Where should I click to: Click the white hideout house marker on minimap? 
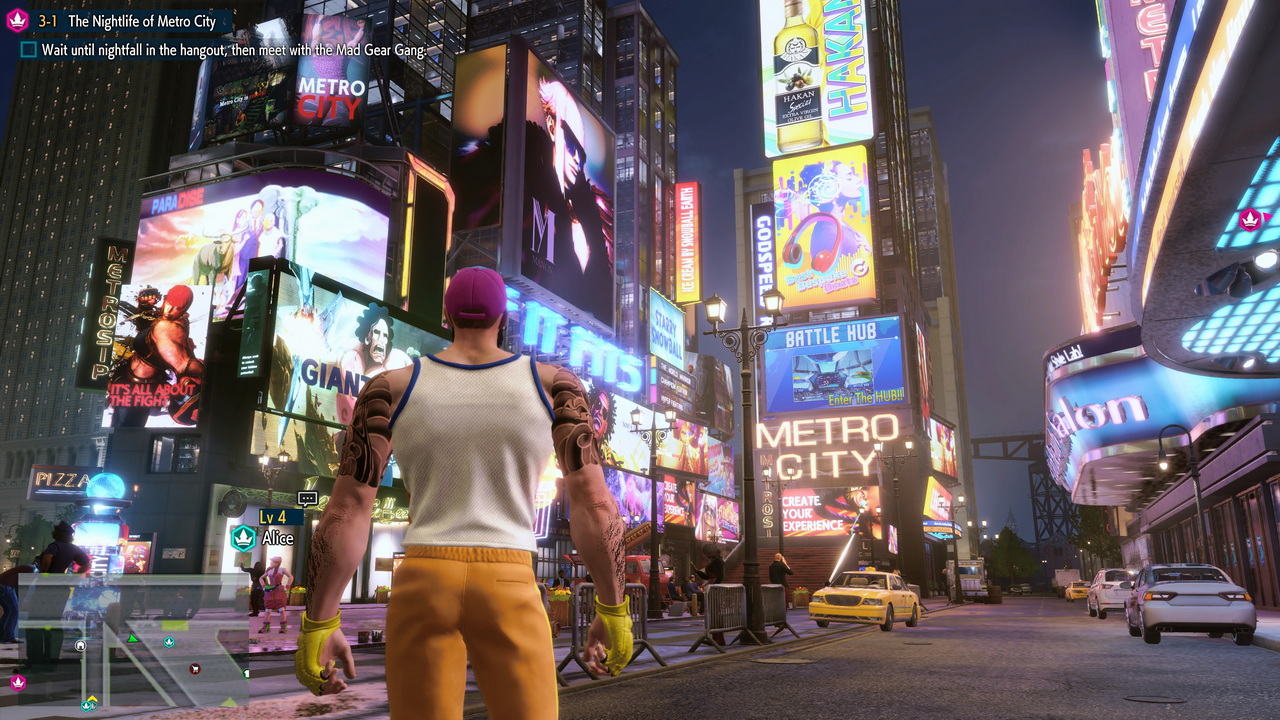tap(80, 645)
